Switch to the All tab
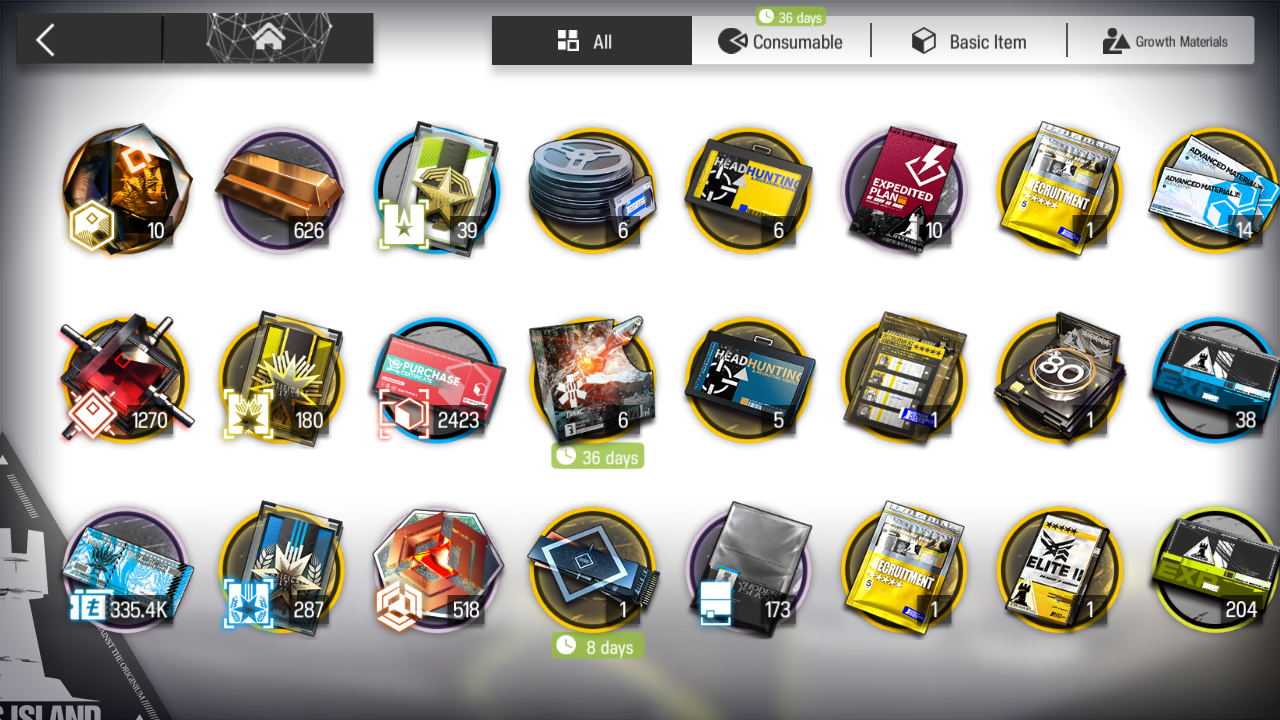The height and width of the screenshot is (720, 1280). 591,41
